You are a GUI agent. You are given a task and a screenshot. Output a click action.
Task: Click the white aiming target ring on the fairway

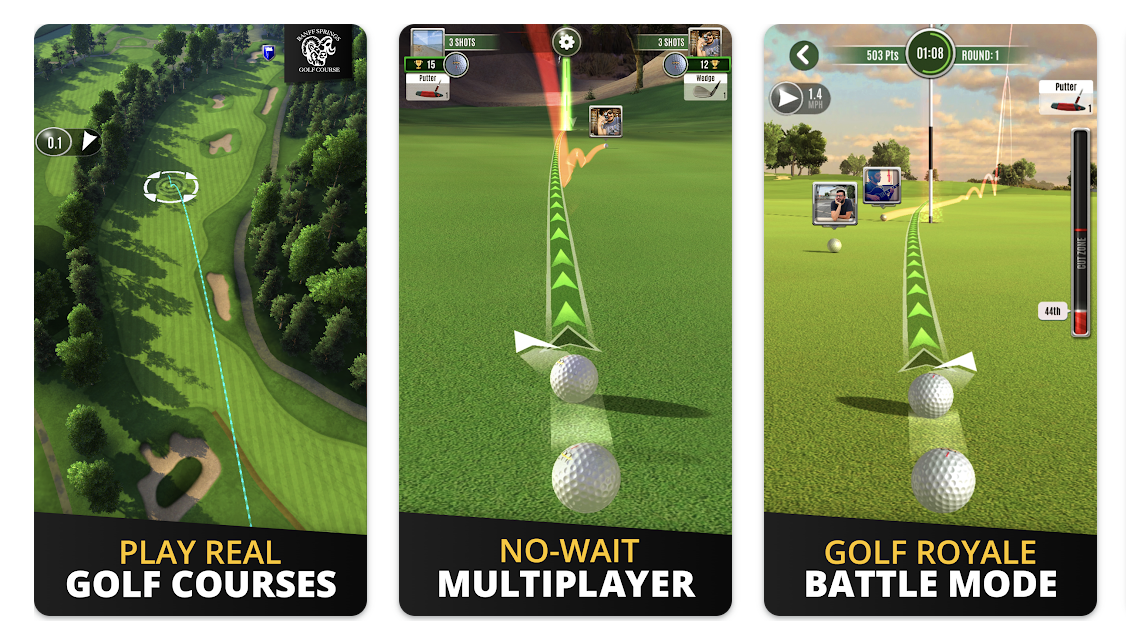tap(171, 185)
